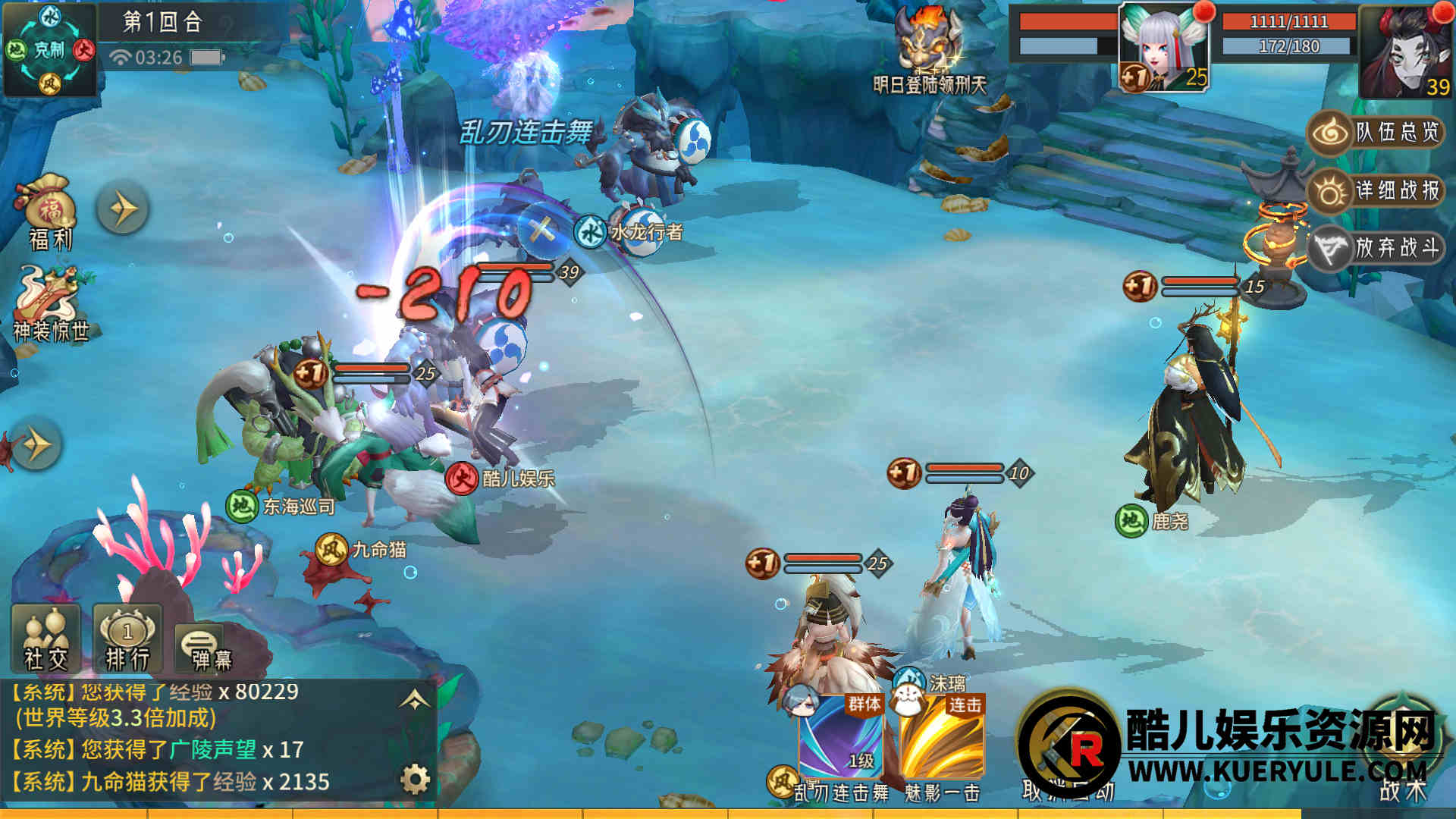Expand the system chat log
The height and width of the screenshot is (819, 1456).
(415, 699)
